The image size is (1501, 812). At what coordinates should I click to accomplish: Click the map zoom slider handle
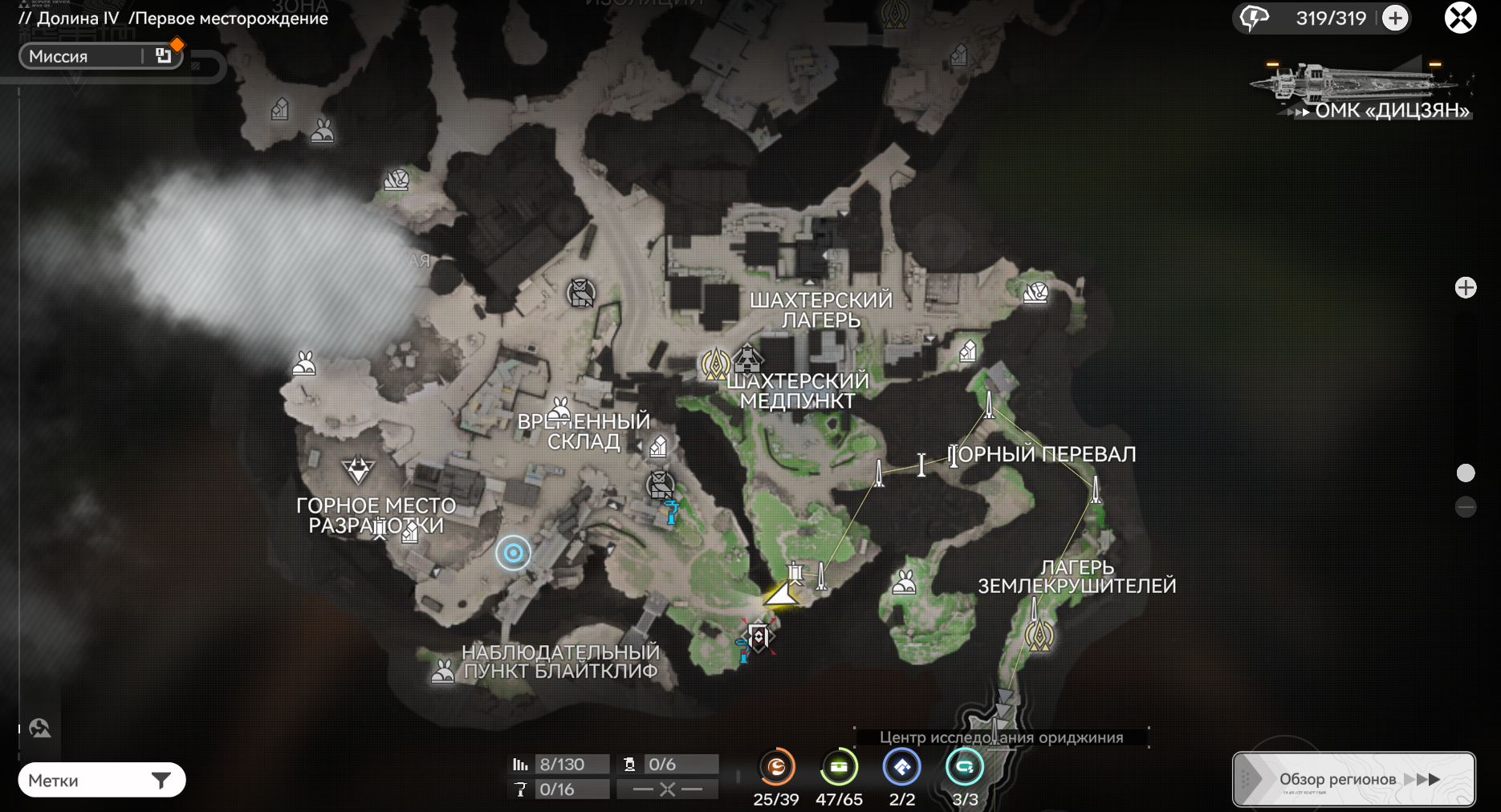tap(1466, 473)
